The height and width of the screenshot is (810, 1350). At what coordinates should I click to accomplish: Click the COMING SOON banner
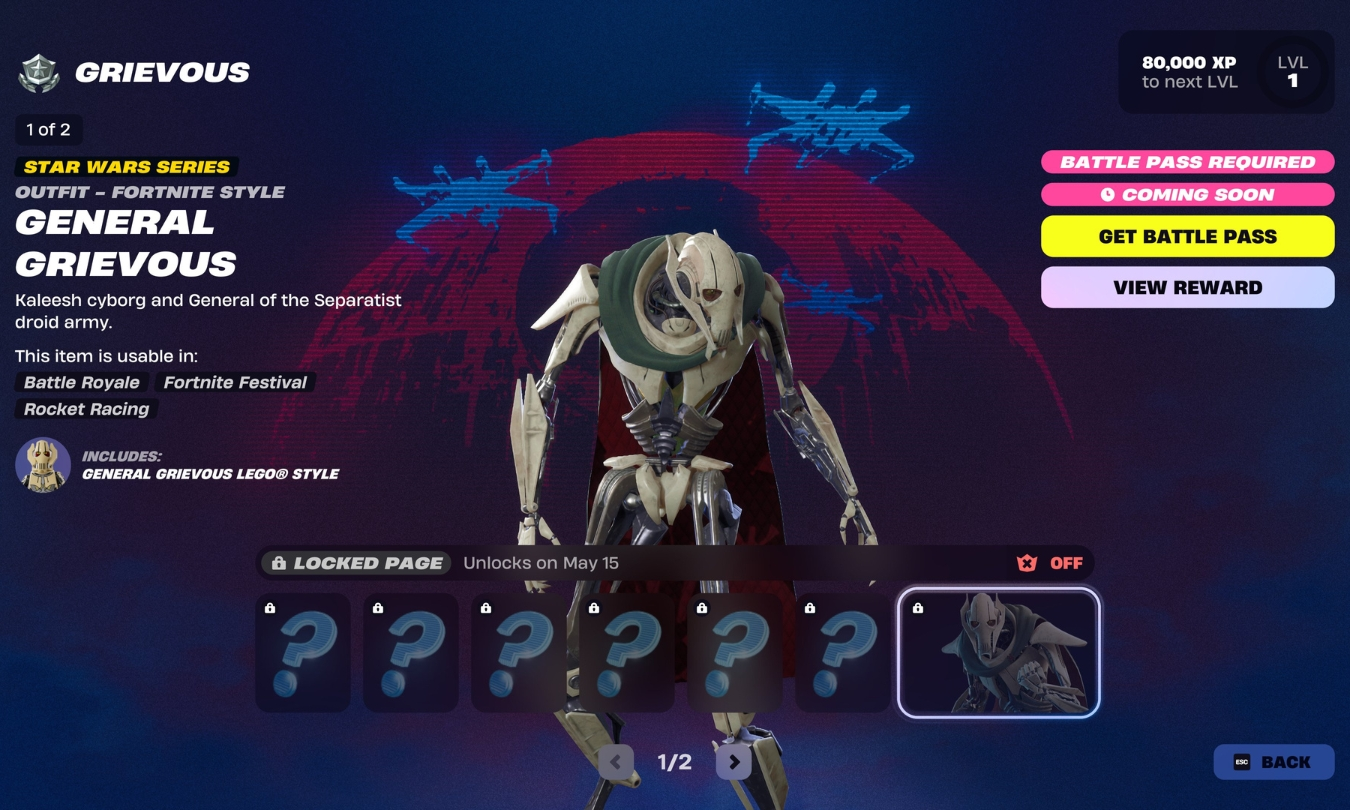pyautogui.click(x=1187, y=194)
